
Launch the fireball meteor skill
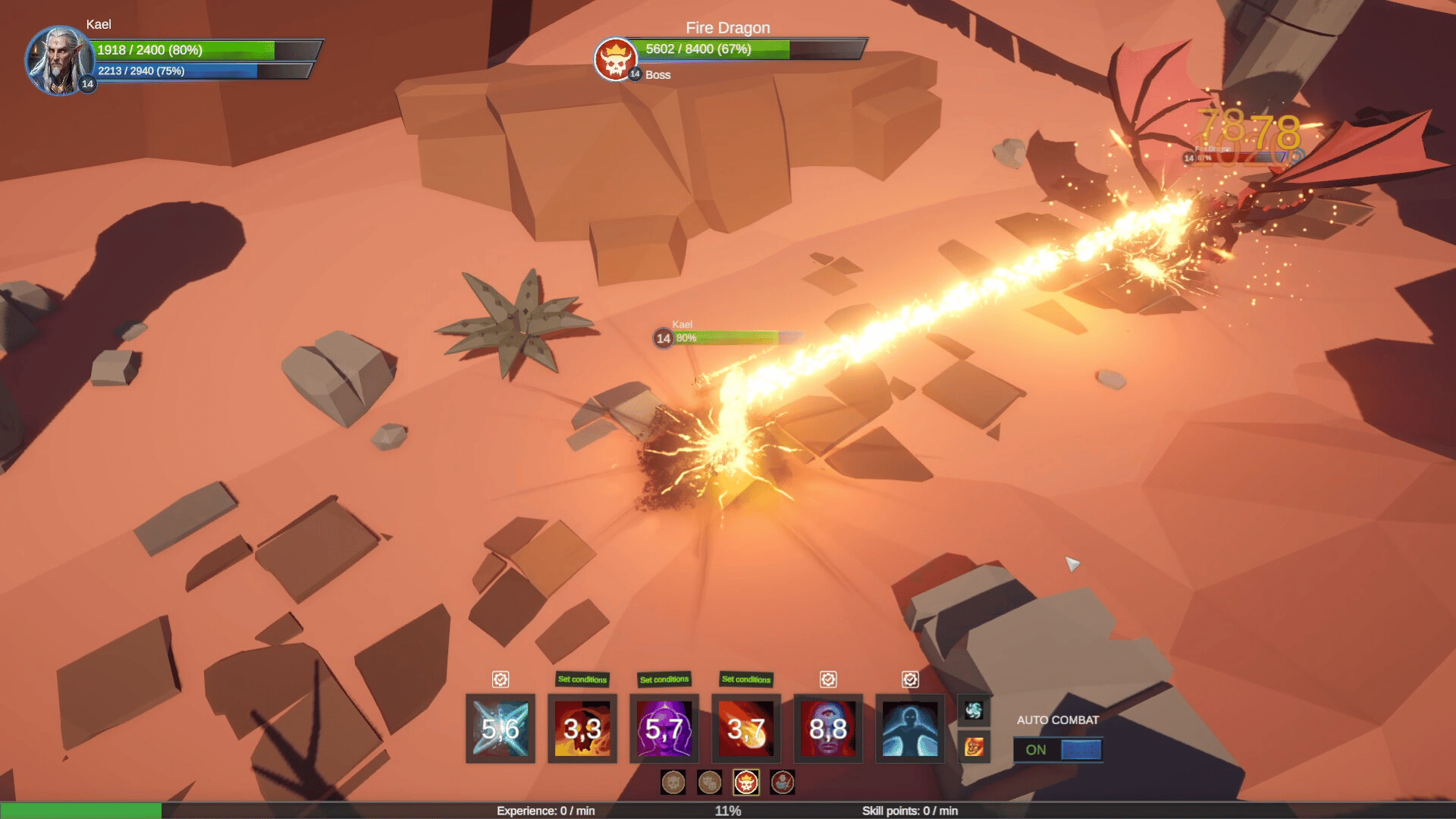pyautogui.click(x=746, y=729)
